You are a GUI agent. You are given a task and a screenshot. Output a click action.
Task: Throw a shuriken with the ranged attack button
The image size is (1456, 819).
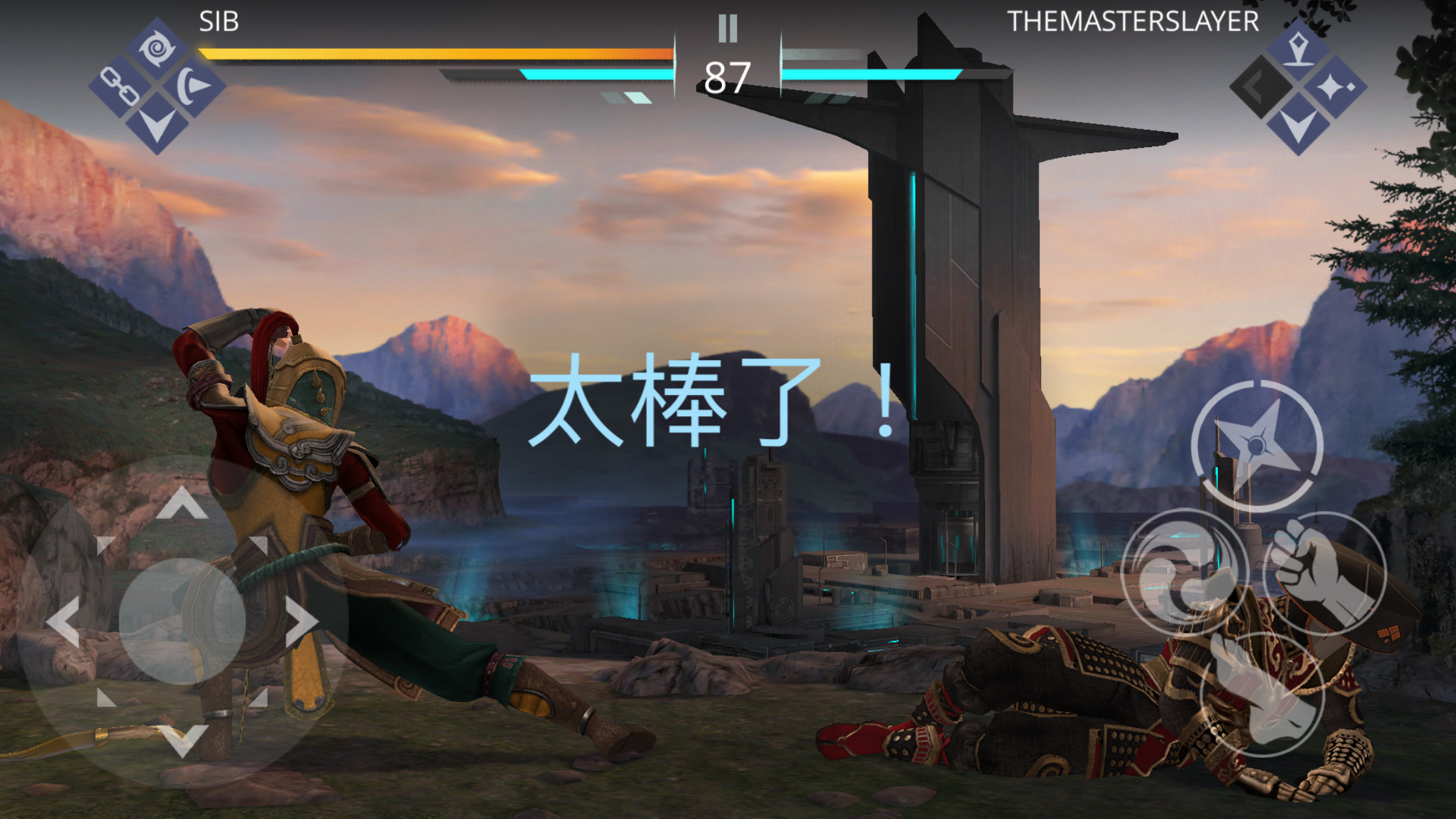pyautogui.click(x=1257, y=446)
